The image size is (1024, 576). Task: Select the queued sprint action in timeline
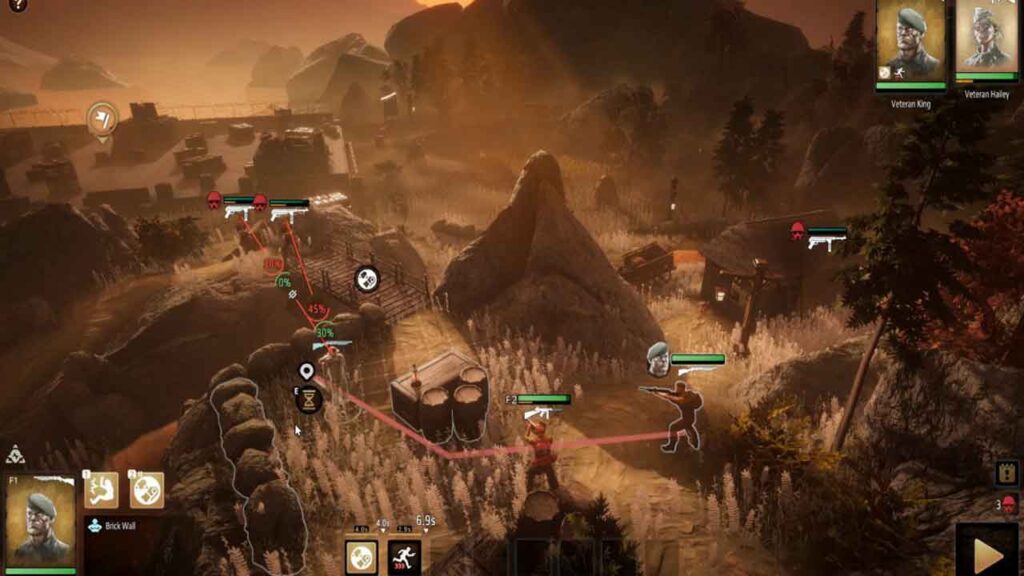(404, 556)
